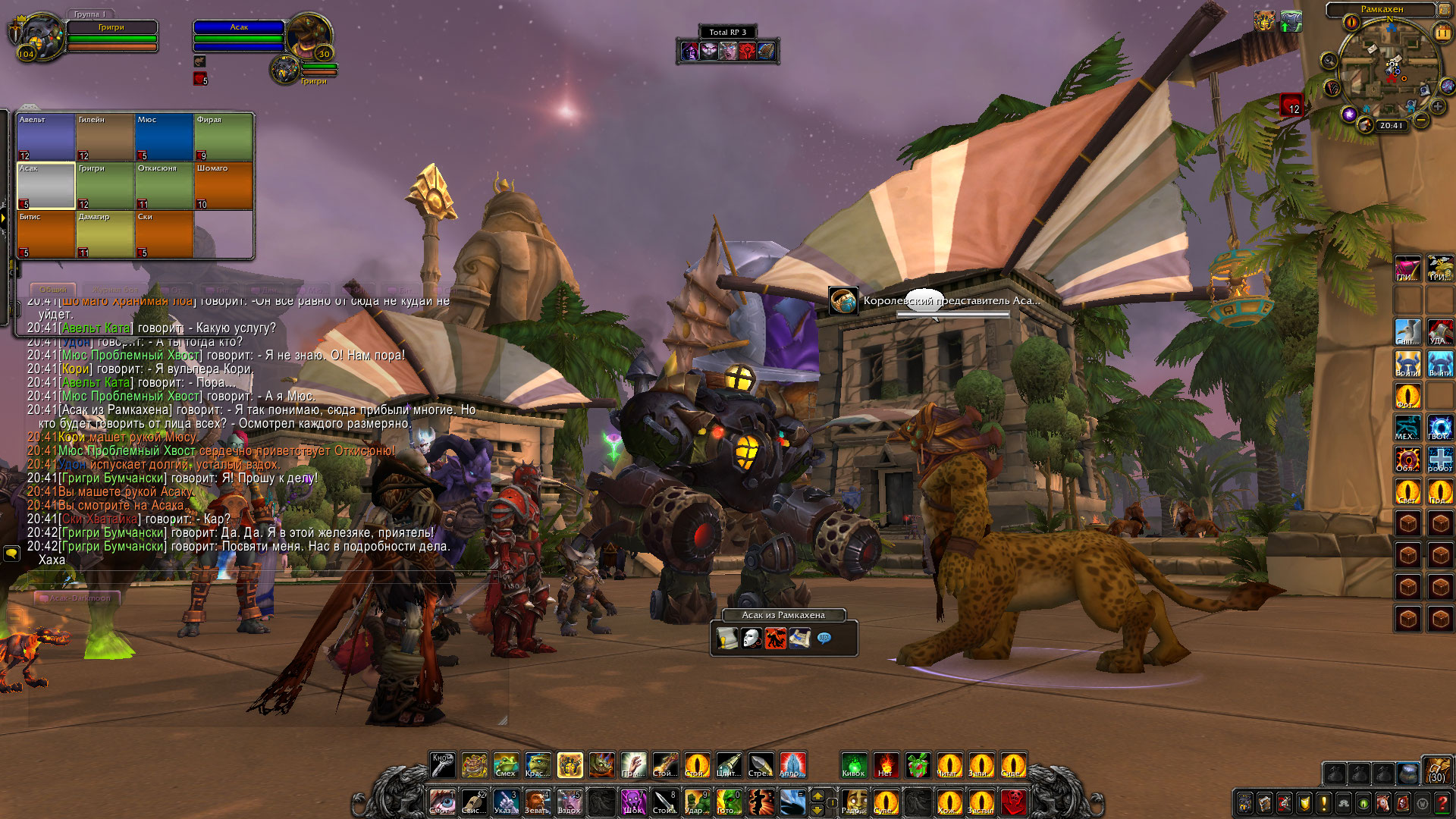The height and width of the screenshot is (819, 1456).
Task: Use the Кивок green action button
Action: (x=854, y=766)
